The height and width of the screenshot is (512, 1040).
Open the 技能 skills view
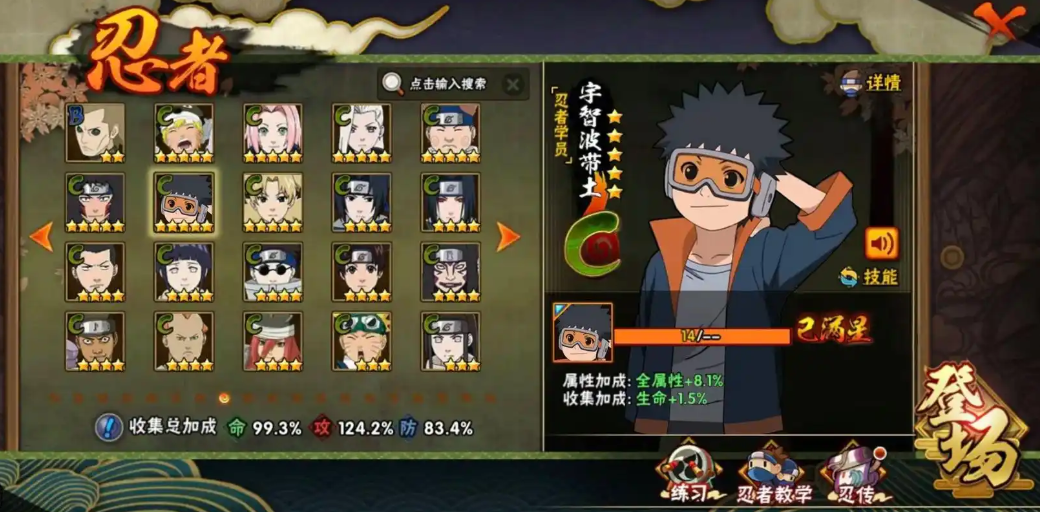[x=869, y=276]
